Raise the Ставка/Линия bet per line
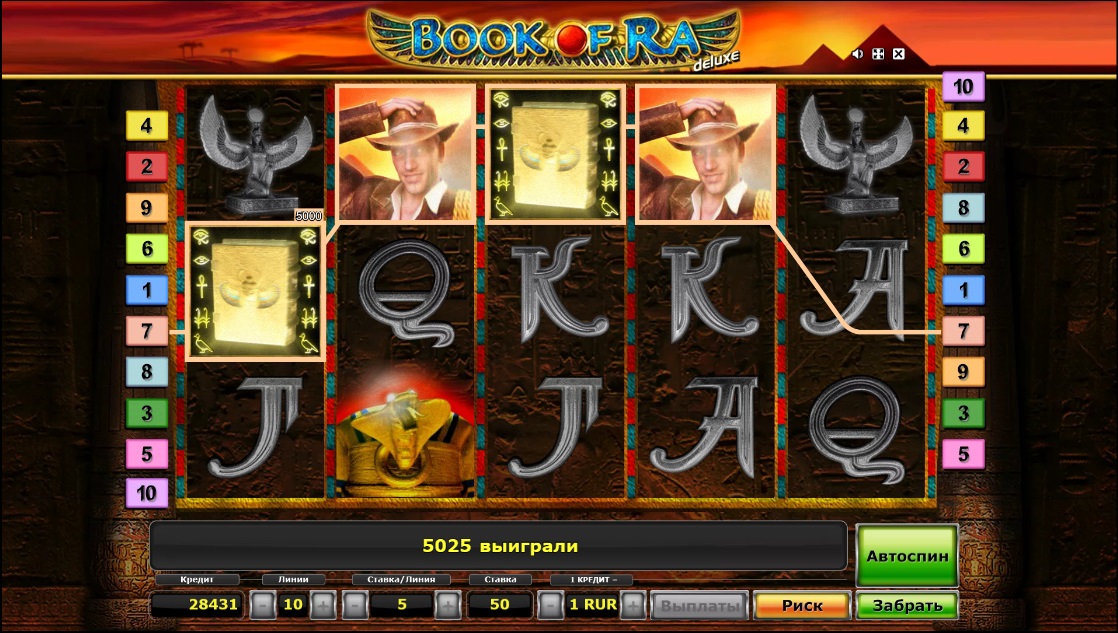The height and width of the screenshot is (633, 1118). [x=447, y=605]
